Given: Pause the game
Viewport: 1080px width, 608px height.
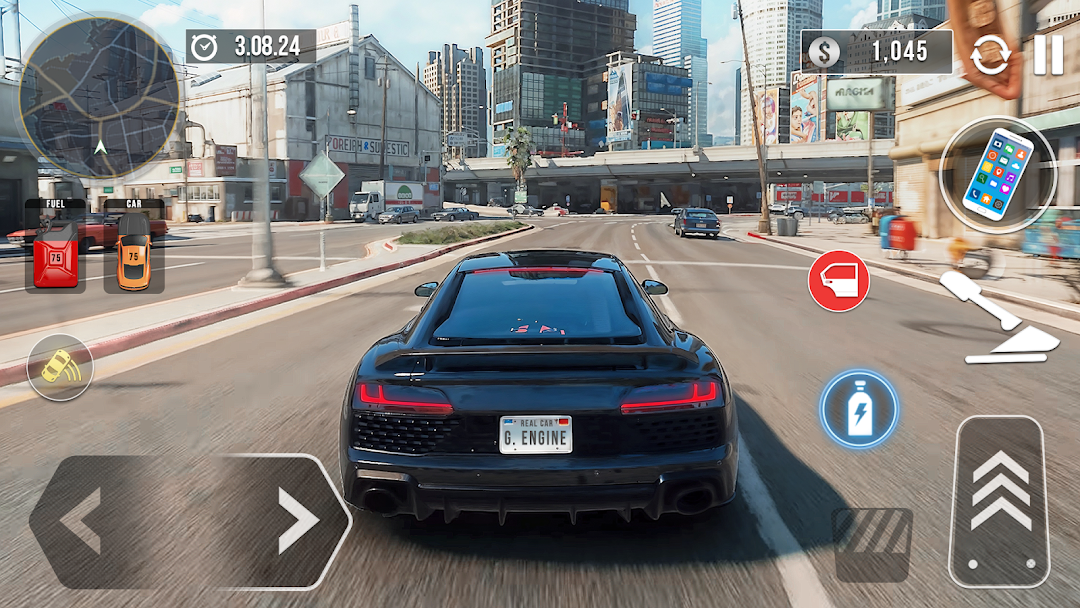Looking at the screenshot, I should point(1048,54).
